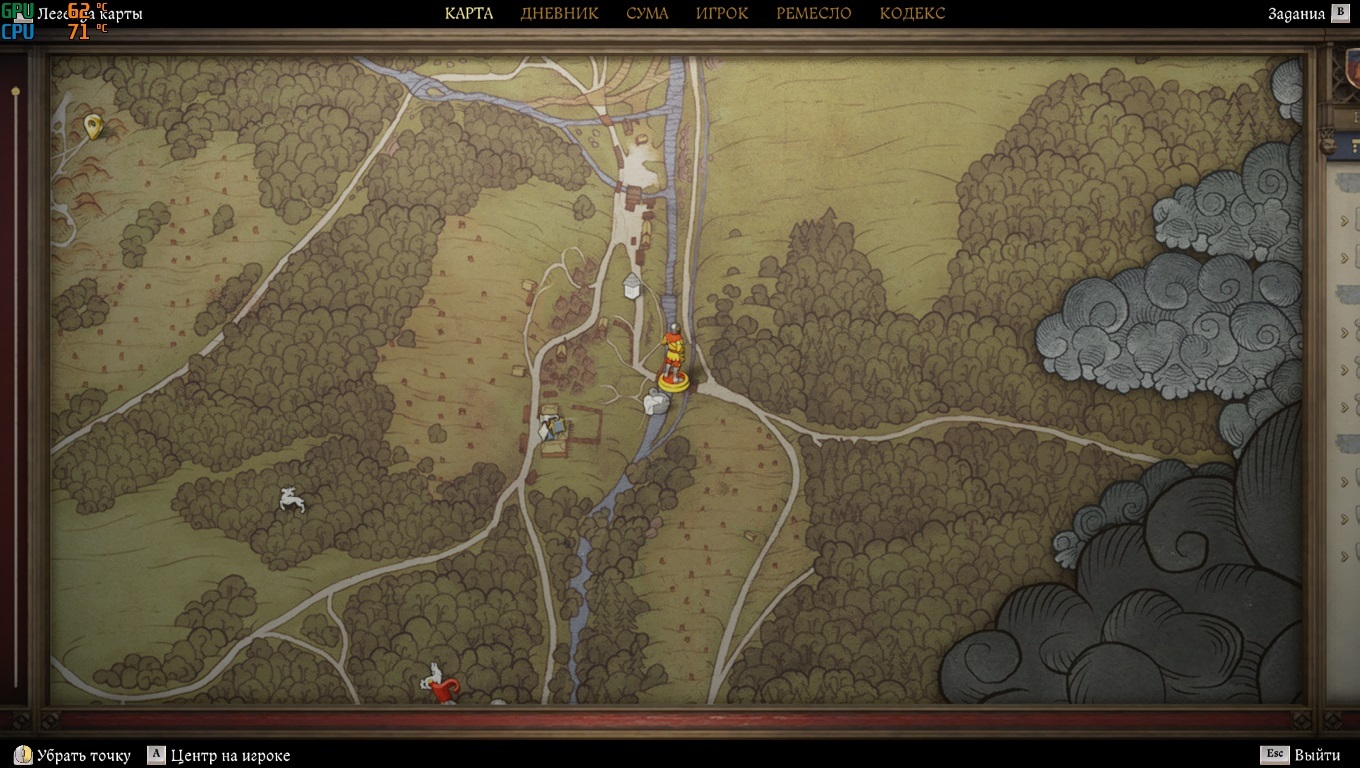Image resolution: width=1360 pixels, height=768 pixels.
Task: Open the РЕМЕСЛО crafting tab
Action: (x=813, y=13)
